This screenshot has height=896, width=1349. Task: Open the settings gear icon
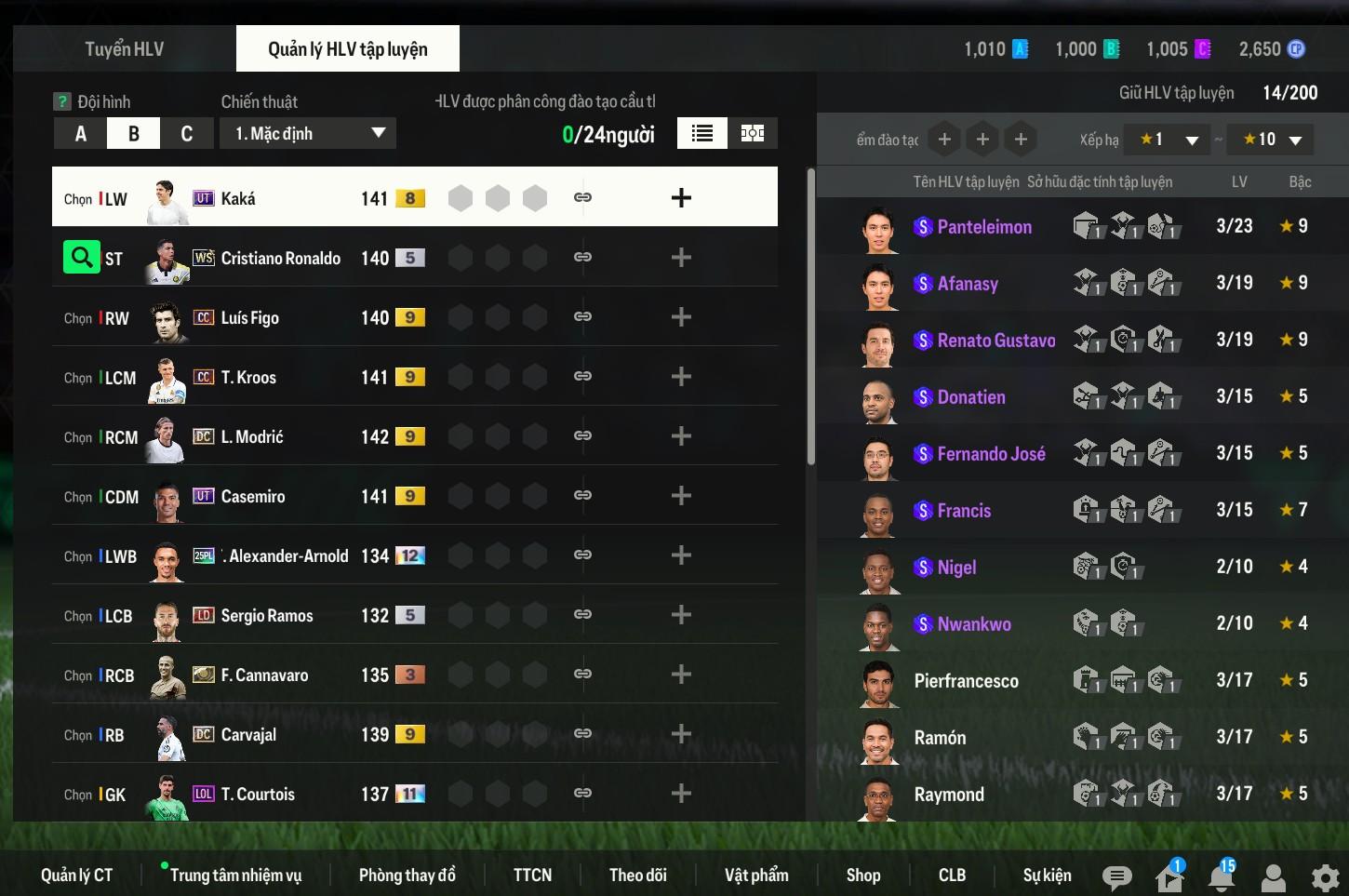pyautogui.click(x=1325, y=877)
